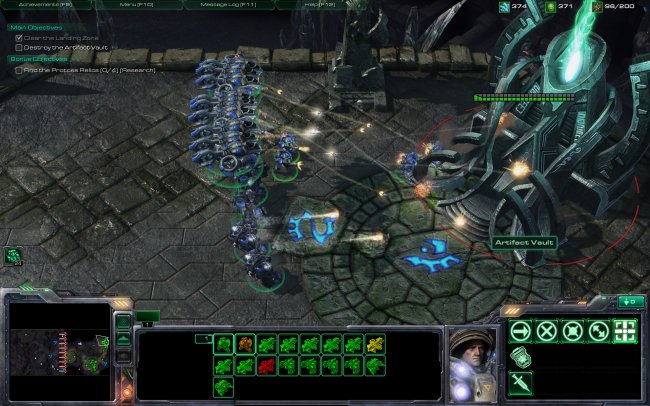
Task: Issue the Move command
Action: point(519,331)
